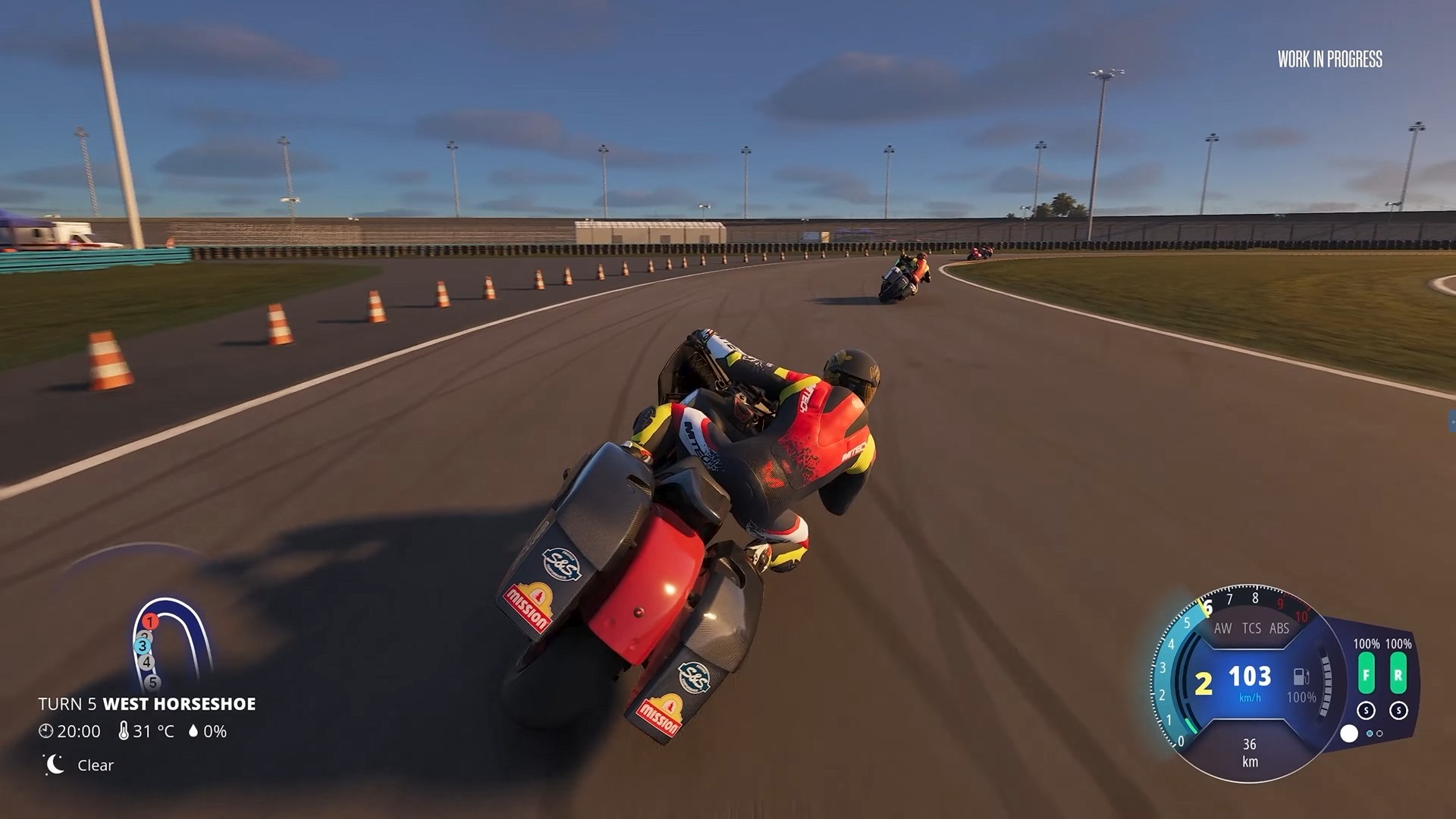Toggle the TCS traction control indicator
The height and width of the screenshot is (819, 1456).
(1251, 629)
